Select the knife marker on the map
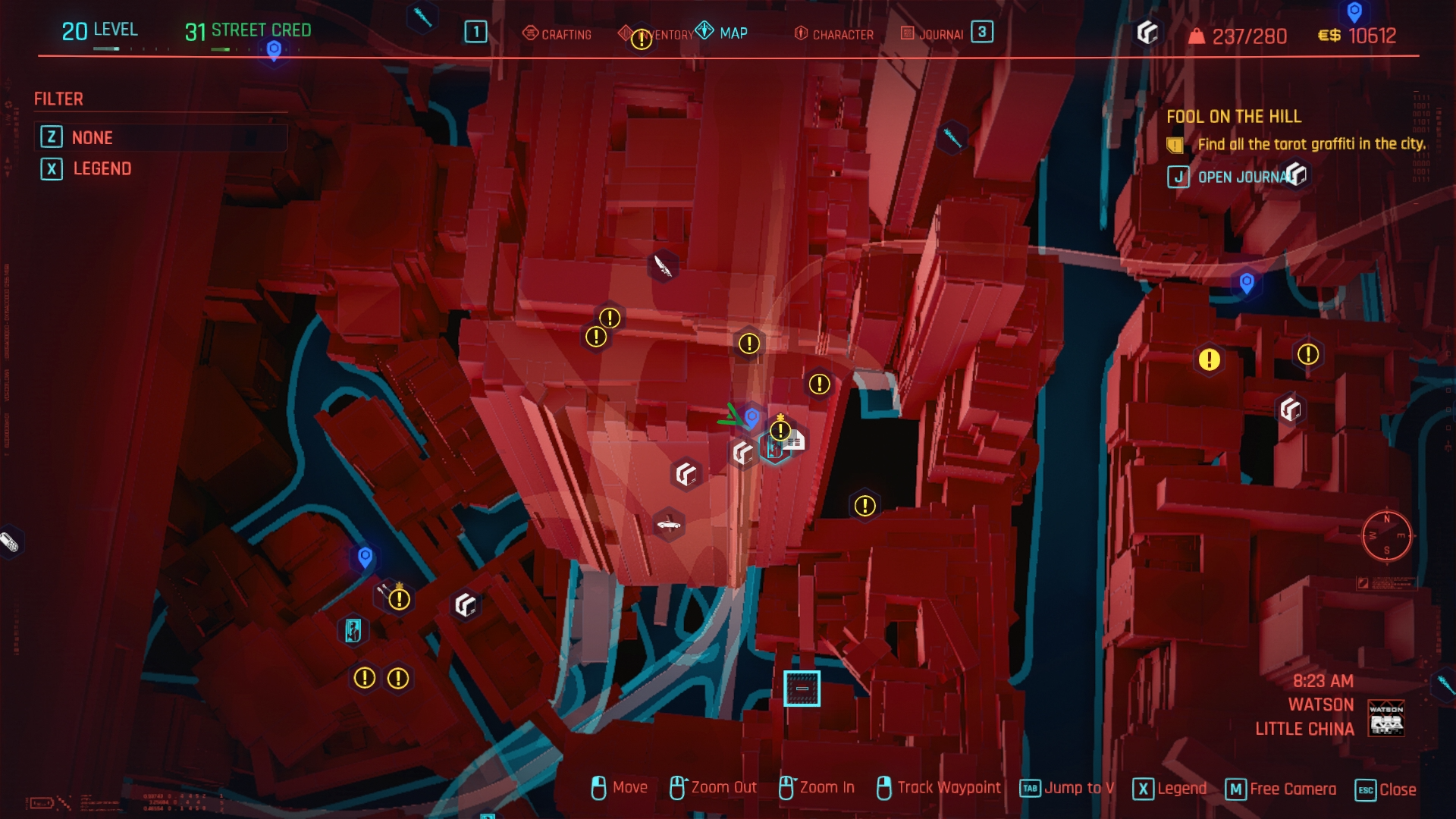Image resolution: width=1456 pixels, height=819 pixels. pos(663,265)
